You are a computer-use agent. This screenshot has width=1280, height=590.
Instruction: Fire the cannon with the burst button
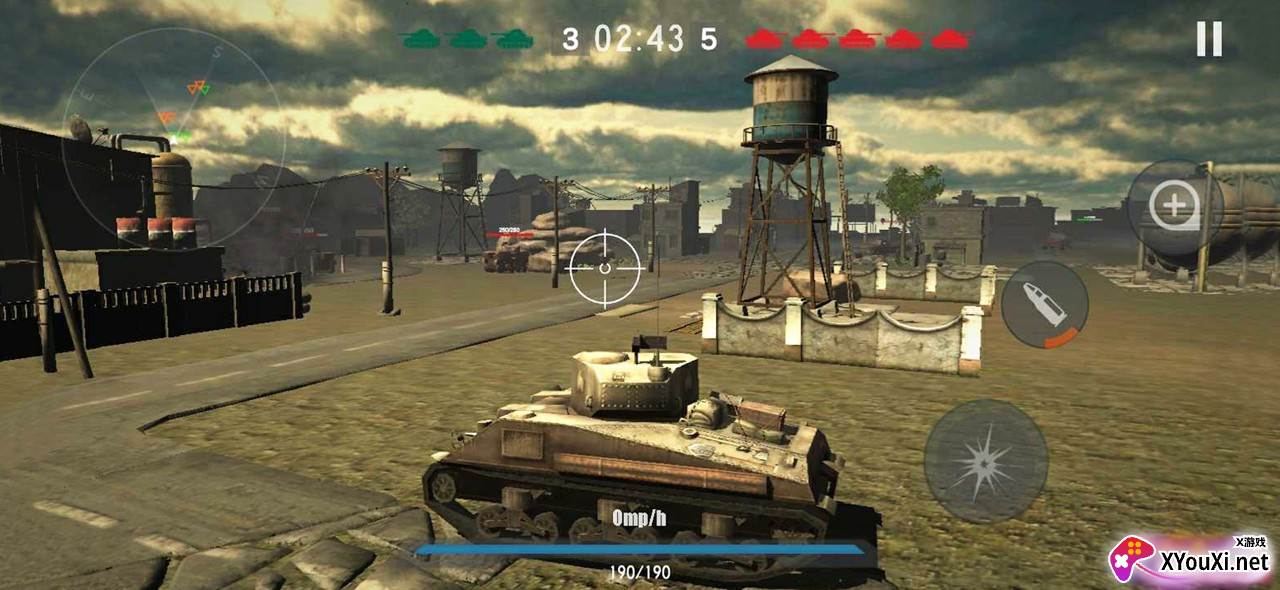[x=985, y=461]
